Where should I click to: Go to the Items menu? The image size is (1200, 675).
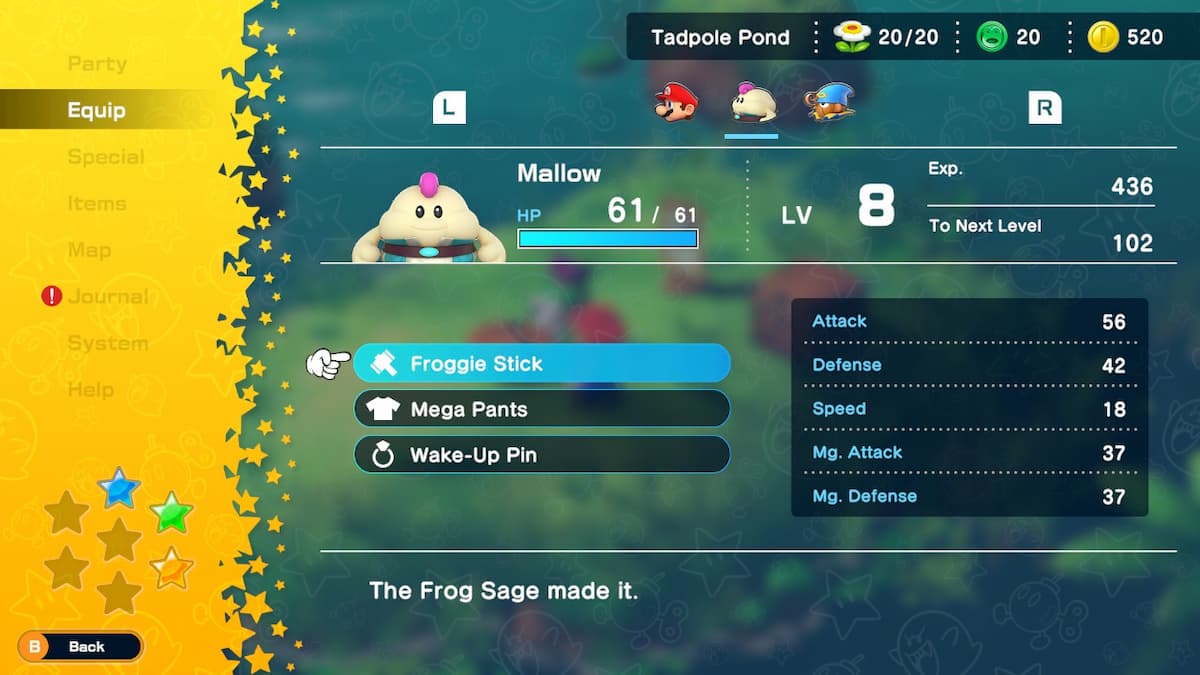click(97, 204)
